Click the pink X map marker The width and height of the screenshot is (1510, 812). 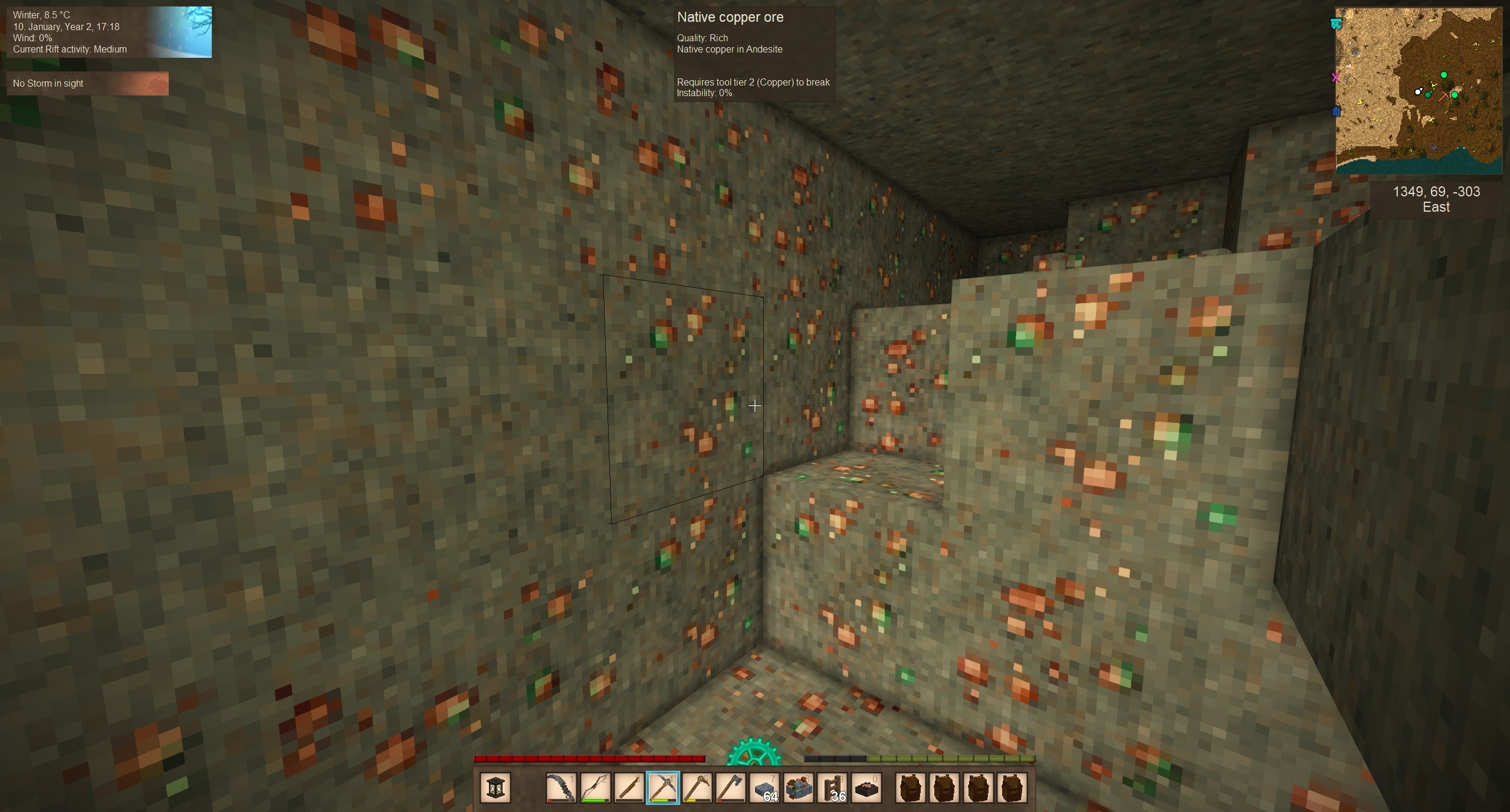coord(1336,77)
